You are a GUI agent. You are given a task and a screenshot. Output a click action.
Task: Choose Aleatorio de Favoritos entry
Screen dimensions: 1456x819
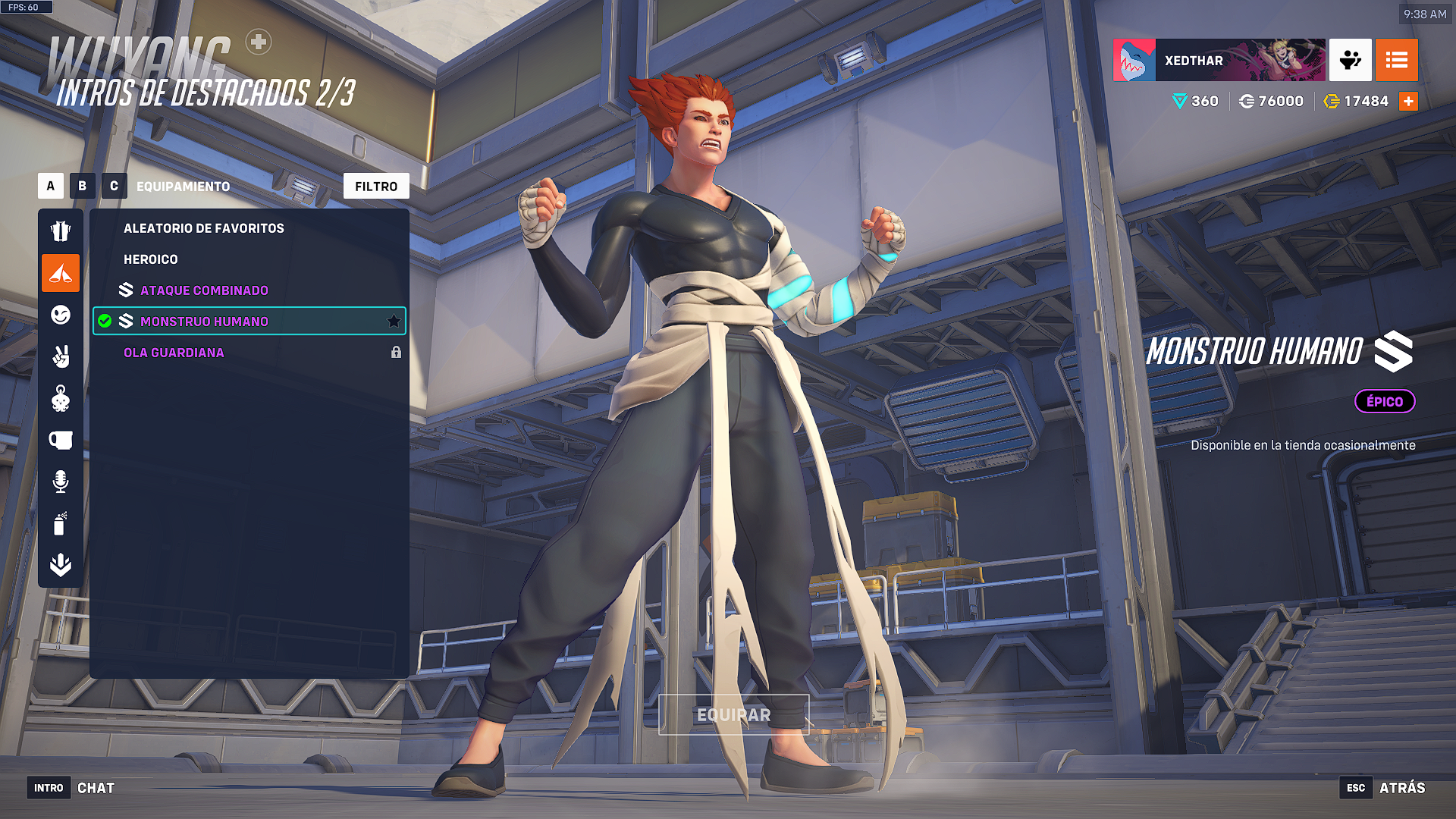point(204,228)
